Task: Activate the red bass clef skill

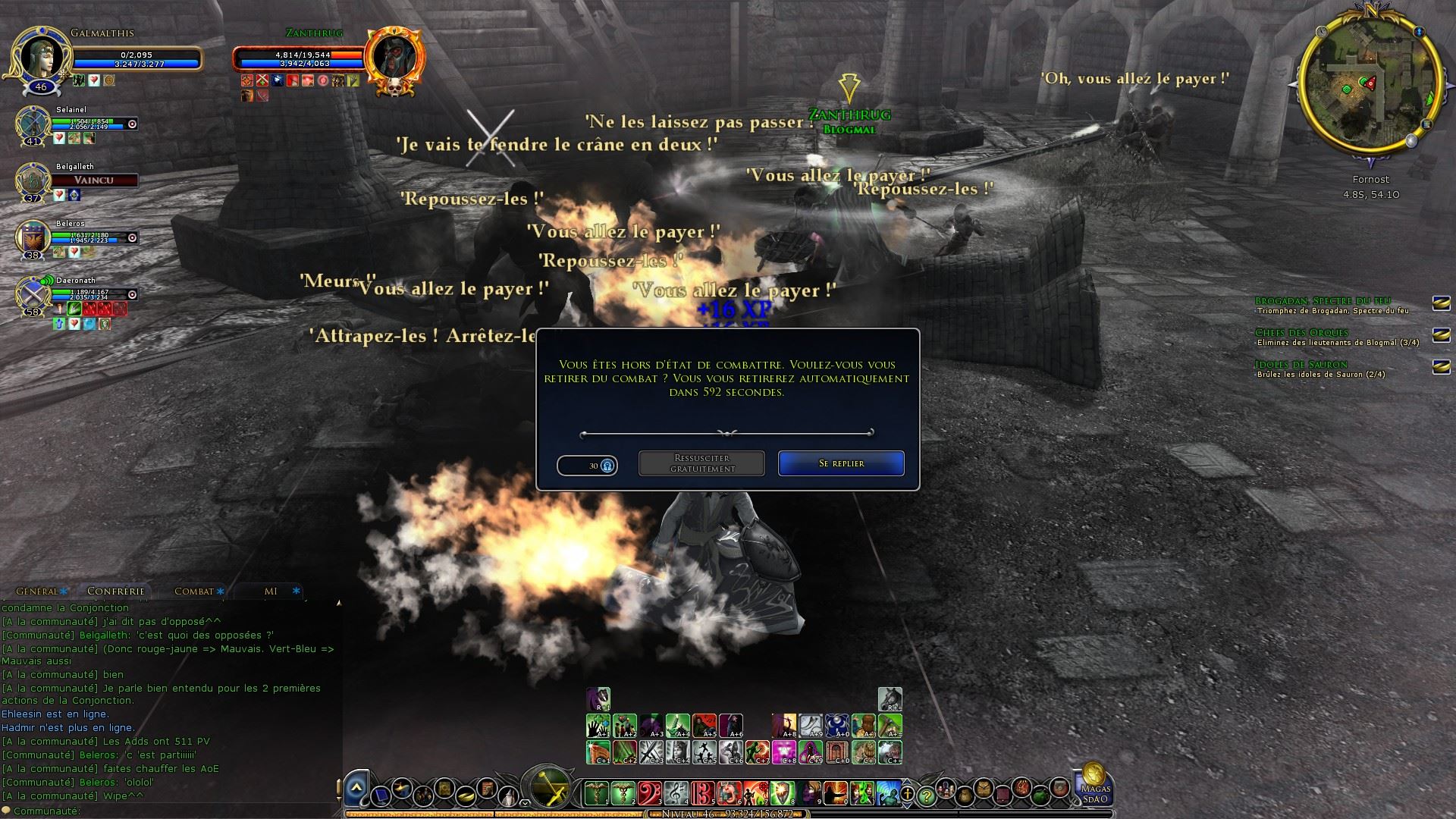Action: [x=650, y=793]
